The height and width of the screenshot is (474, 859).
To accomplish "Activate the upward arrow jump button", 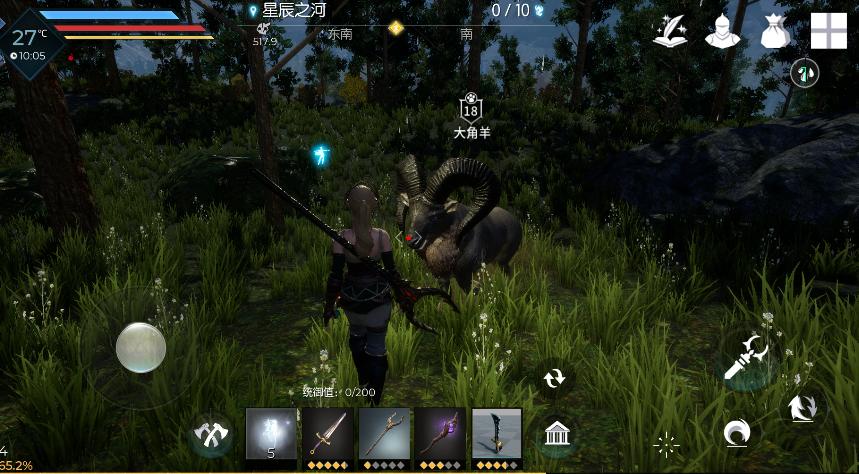I will tap(803, 407).
